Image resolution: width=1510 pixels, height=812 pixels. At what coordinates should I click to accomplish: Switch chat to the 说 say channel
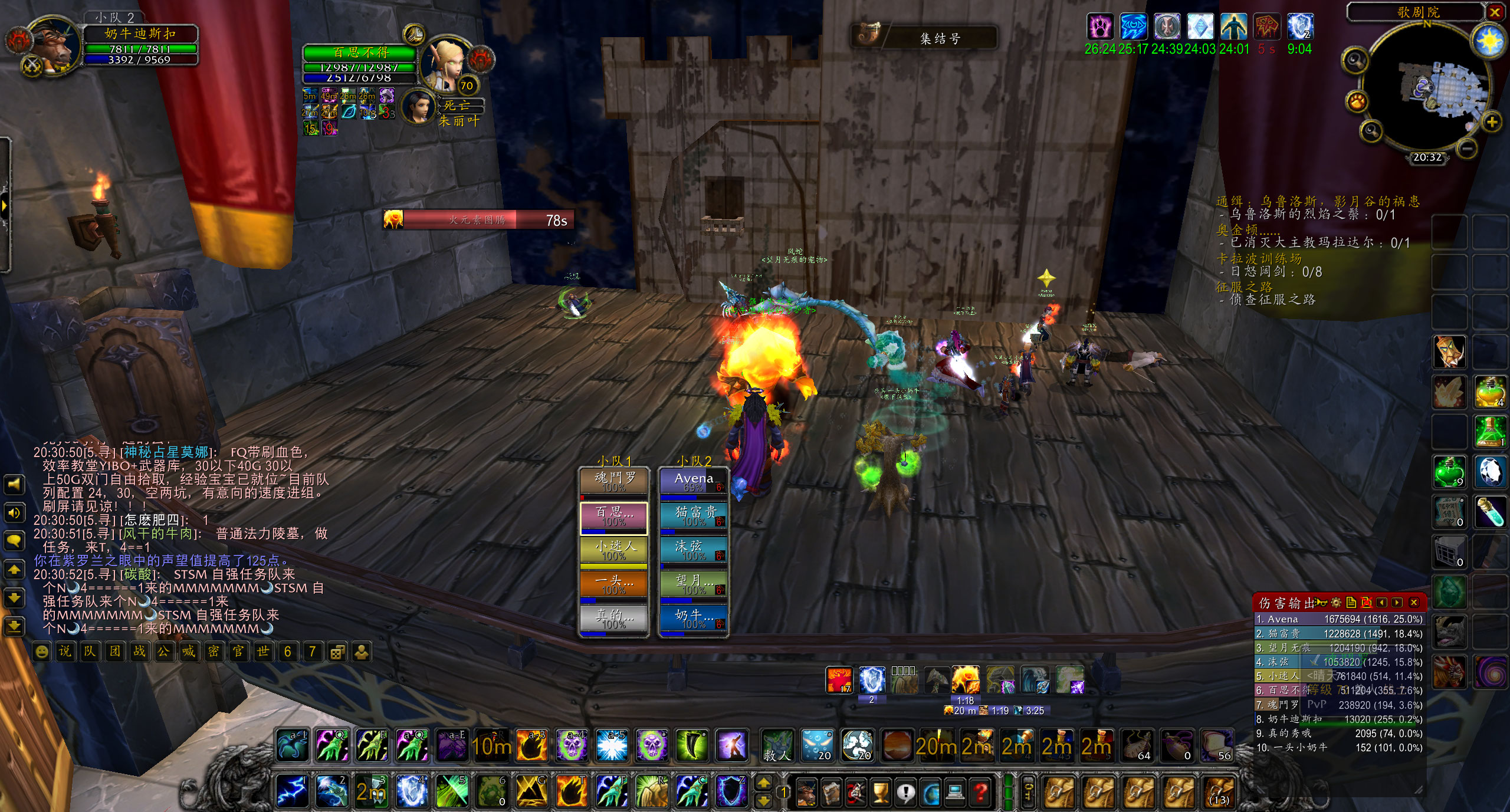pos(65,652)
